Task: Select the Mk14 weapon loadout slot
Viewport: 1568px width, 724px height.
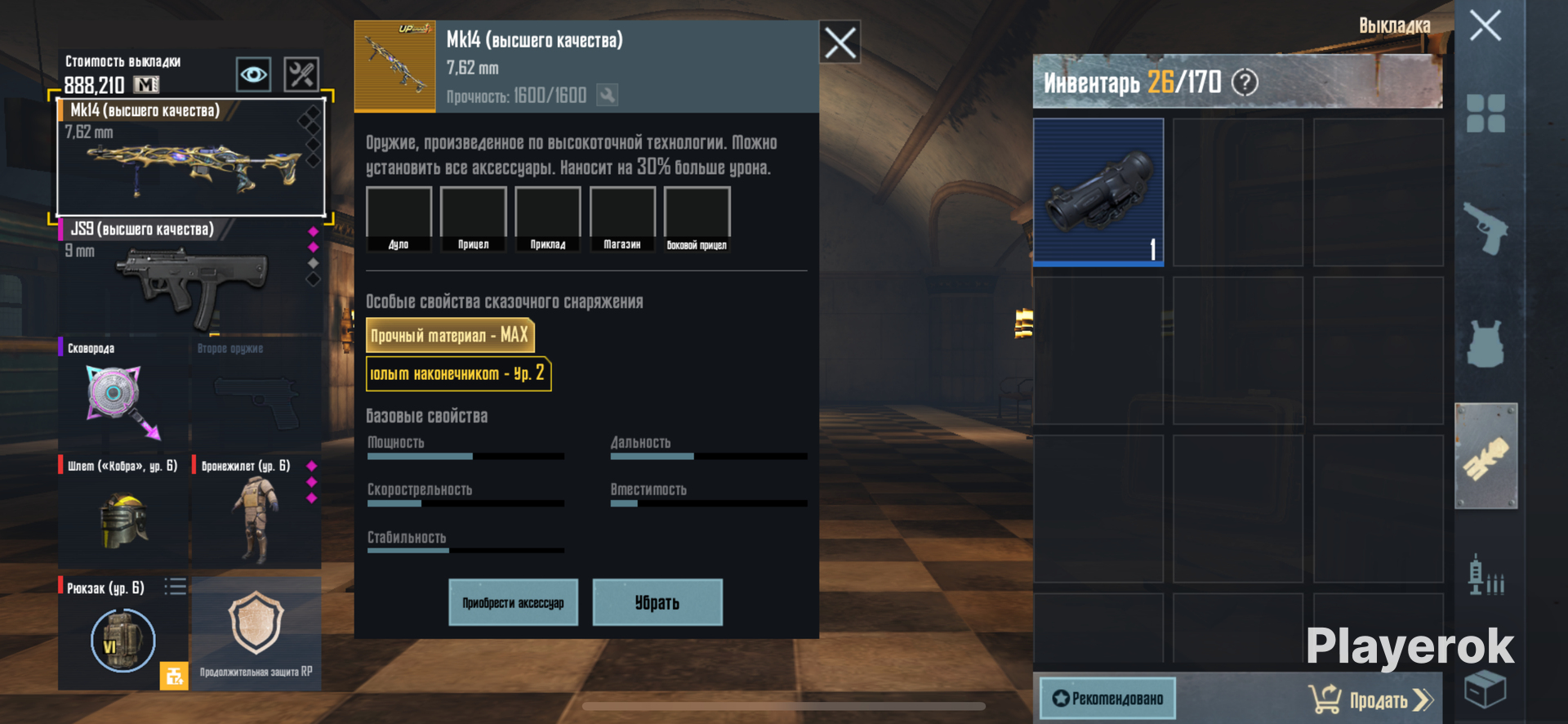Action: point(190,157)
